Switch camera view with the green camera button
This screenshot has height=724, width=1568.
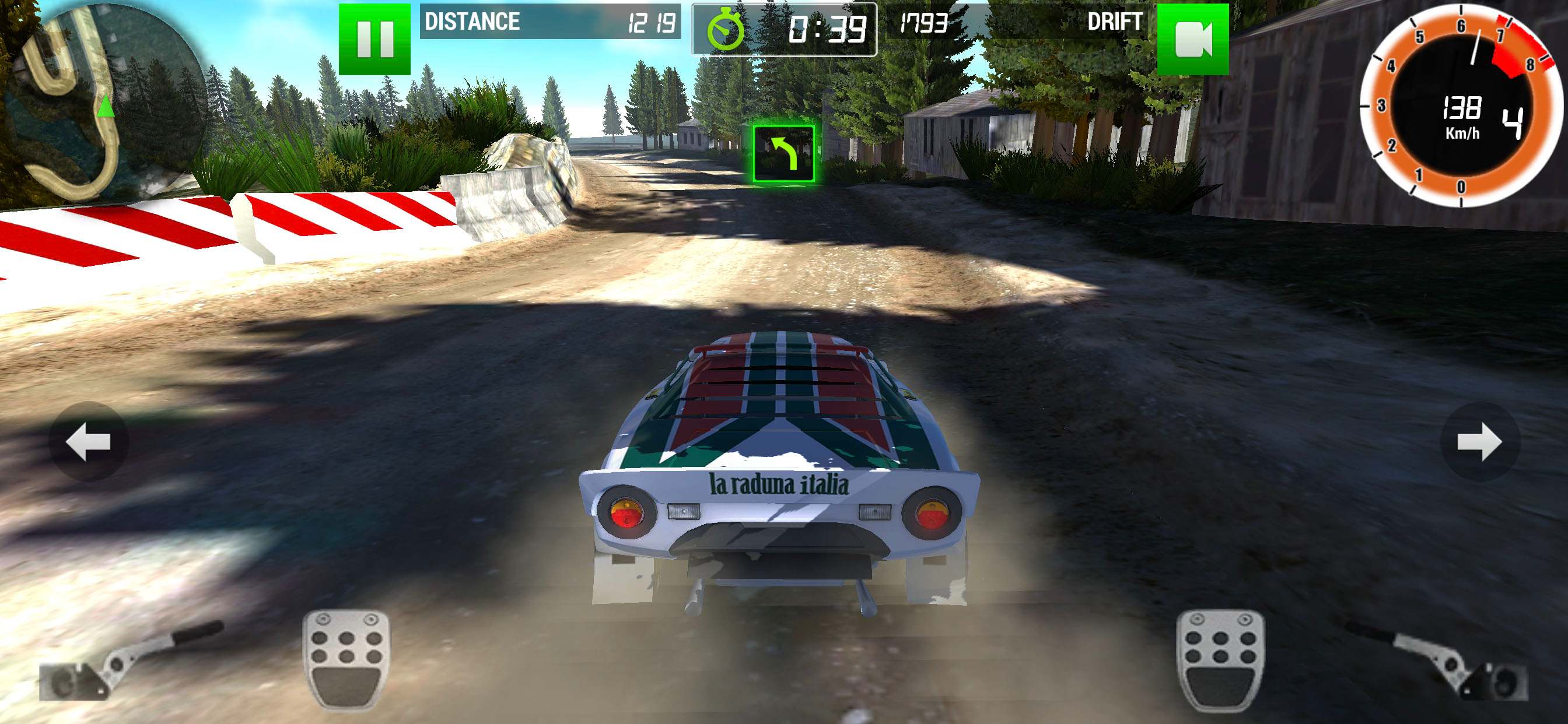pos(1192,39)
